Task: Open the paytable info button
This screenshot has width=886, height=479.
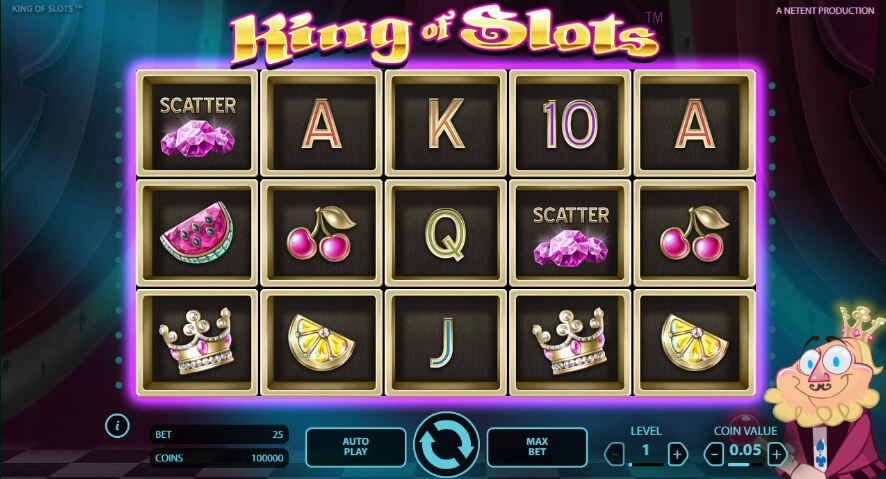Action: pos(117,426)
